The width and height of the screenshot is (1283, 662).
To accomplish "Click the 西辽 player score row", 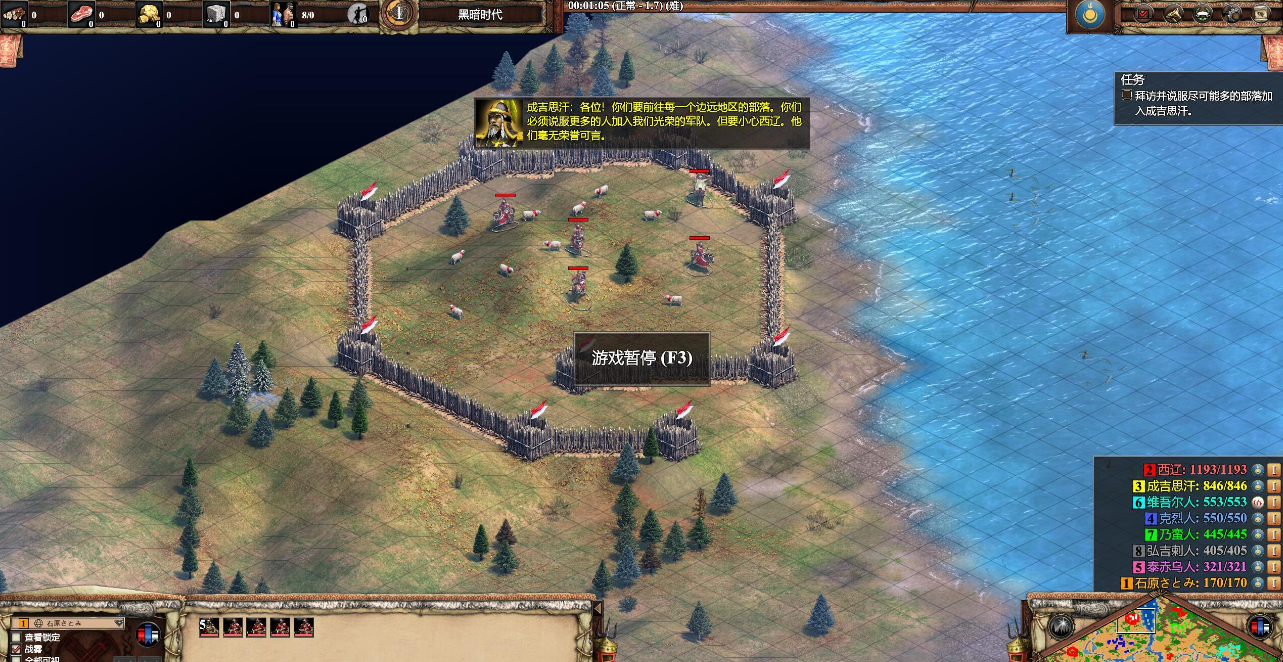I will [x=1195, y=469].
